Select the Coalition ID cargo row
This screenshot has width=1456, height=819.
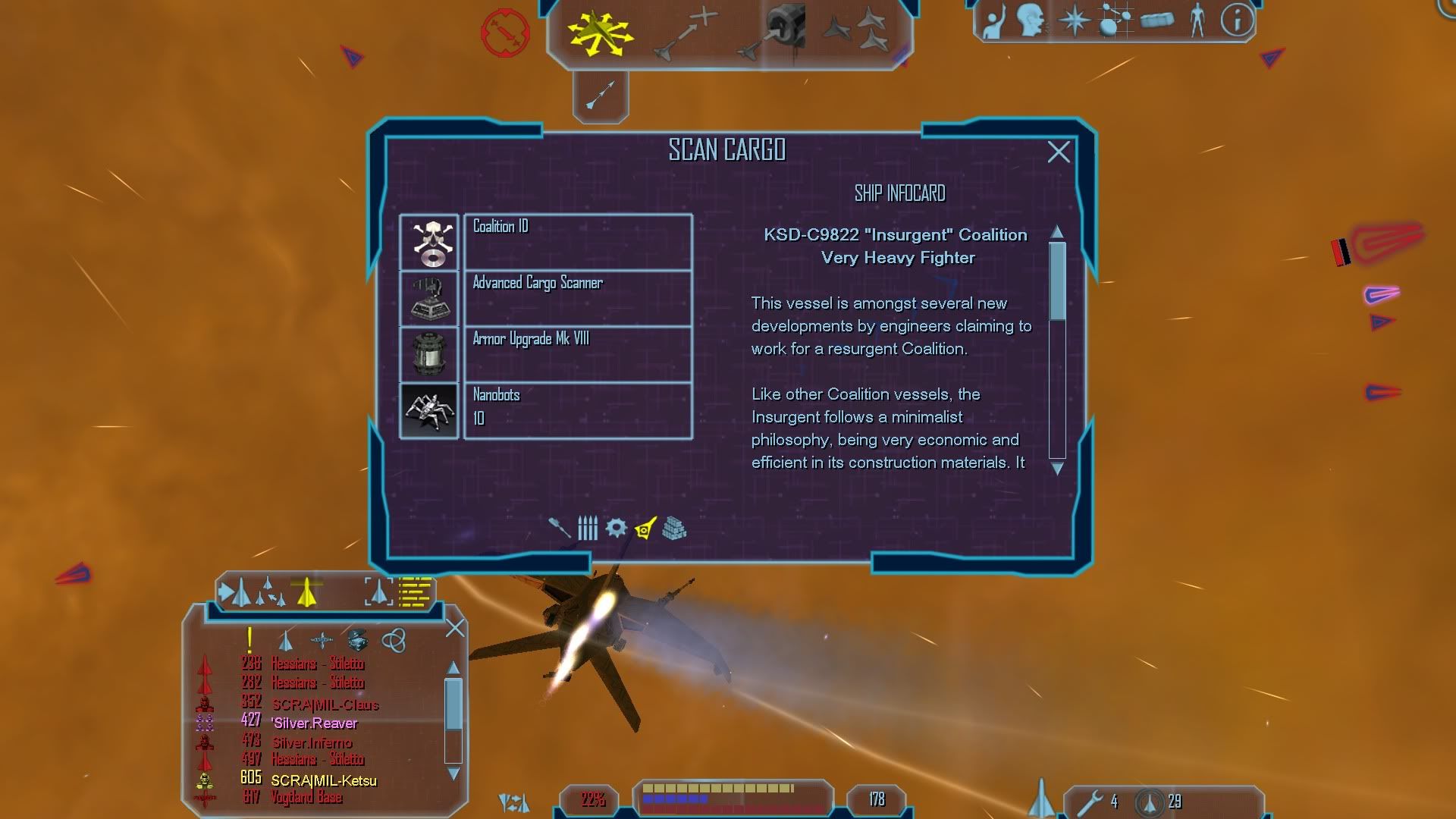tap(576, 241)
